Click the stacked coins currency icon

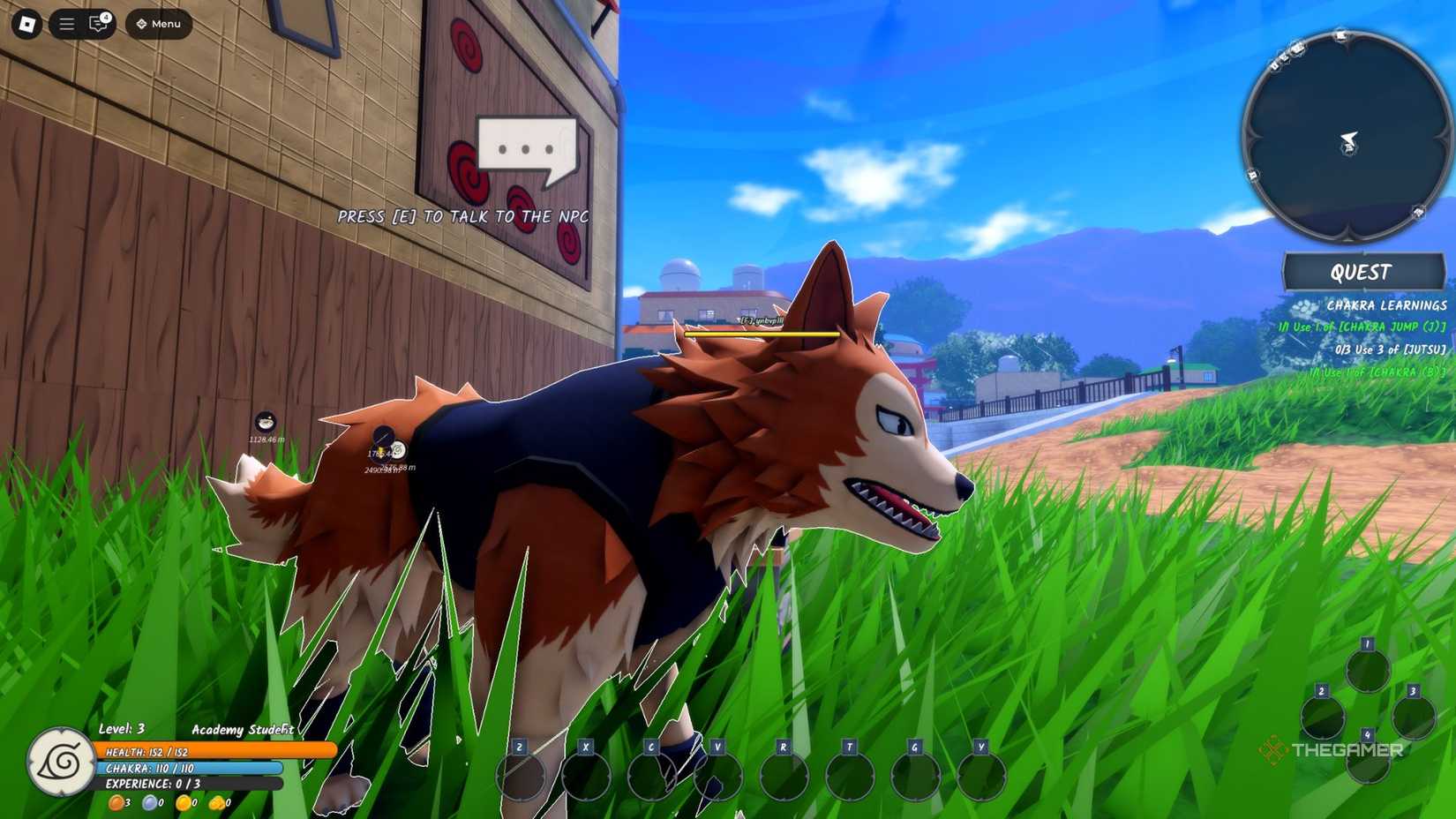pyautogui.click(x=216, y=803)
